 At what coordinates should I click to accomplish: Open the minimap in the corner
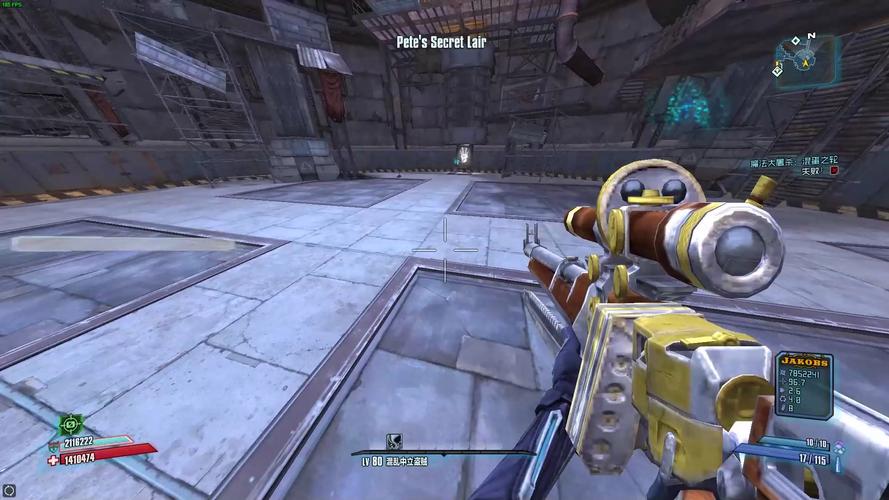[804, 59]
